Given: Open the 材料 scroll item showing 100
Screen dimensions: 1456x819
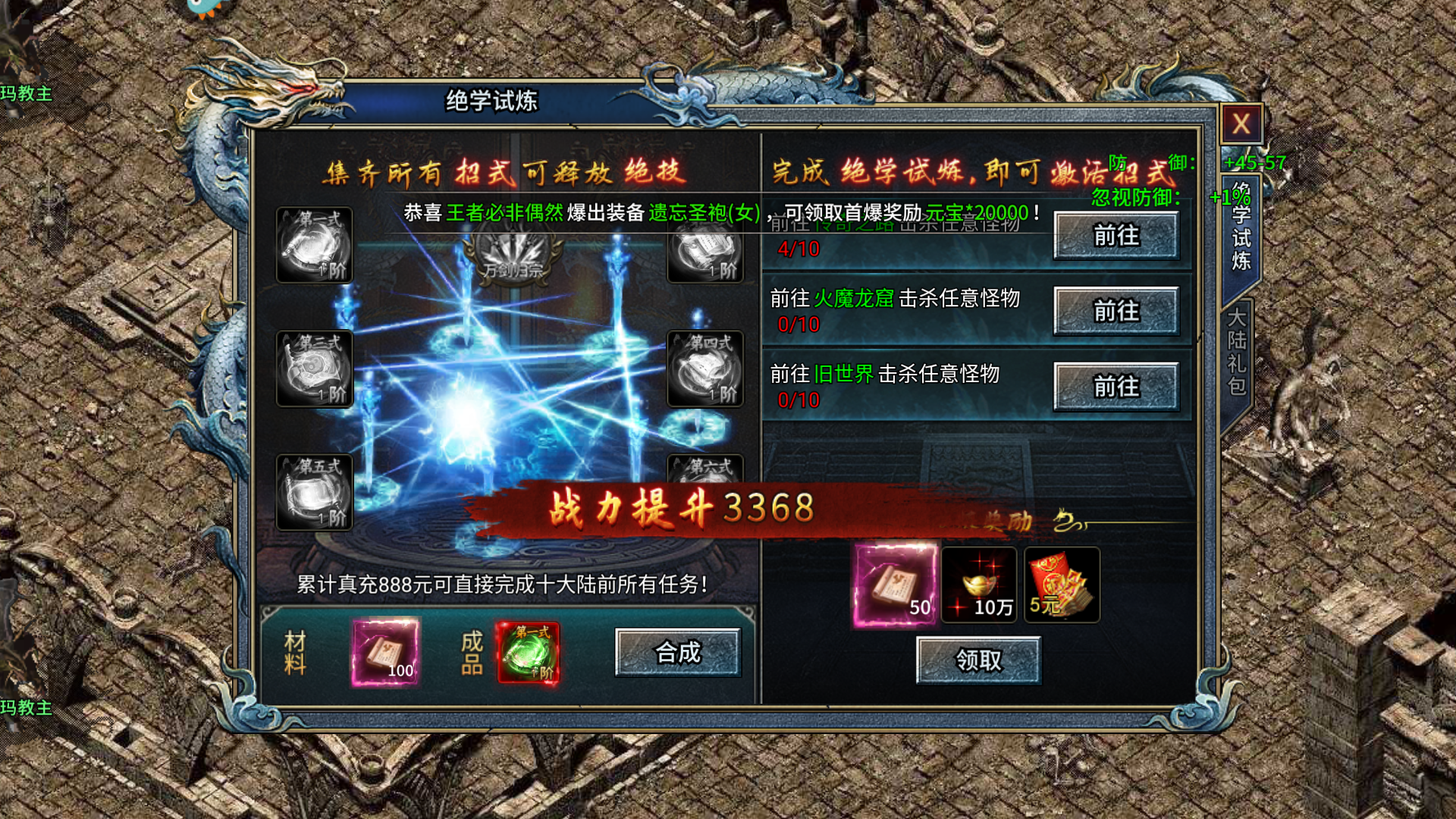Looking at the screenshot, I should [387, 652].
